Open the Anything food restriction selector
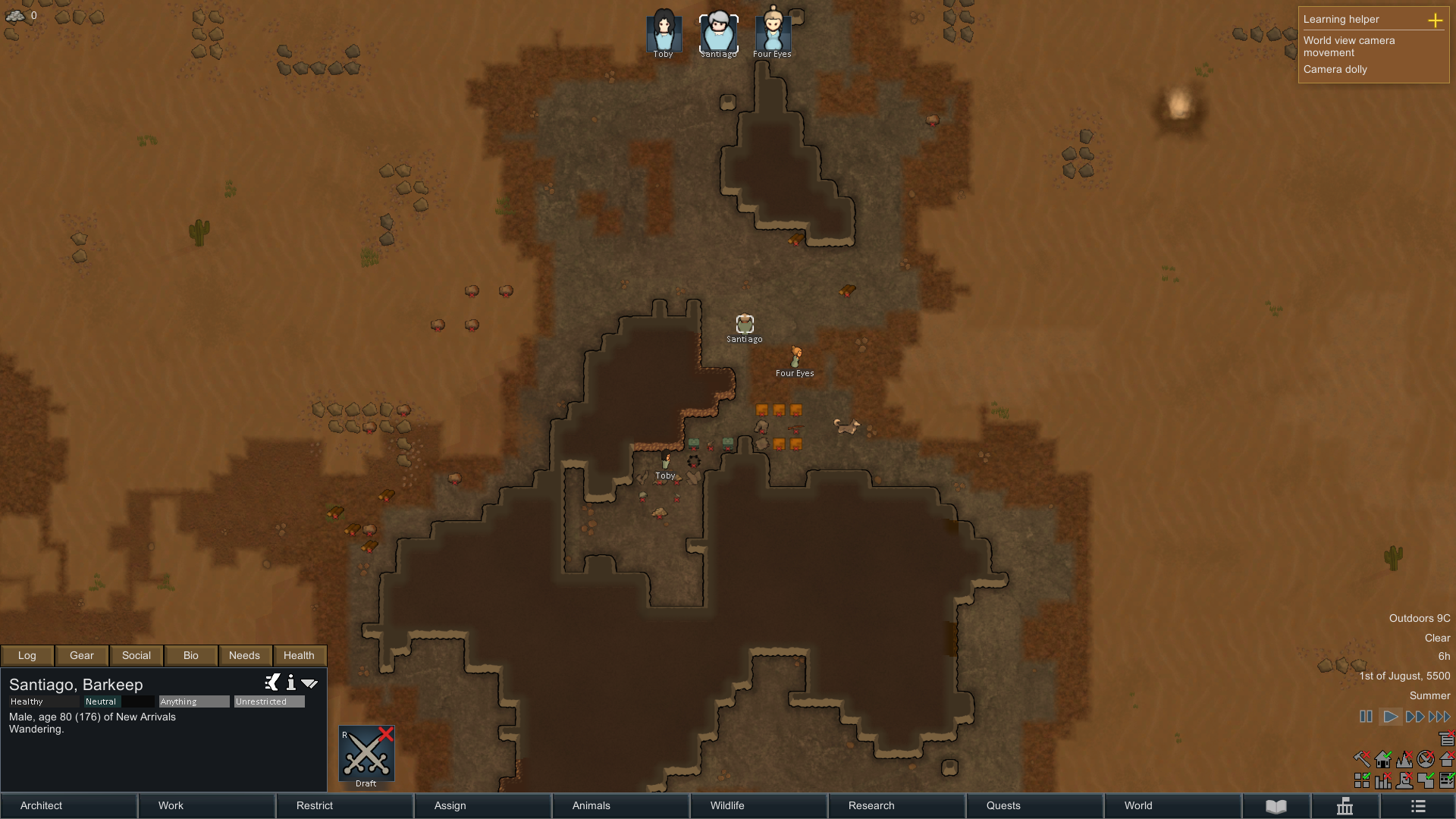 193,701
